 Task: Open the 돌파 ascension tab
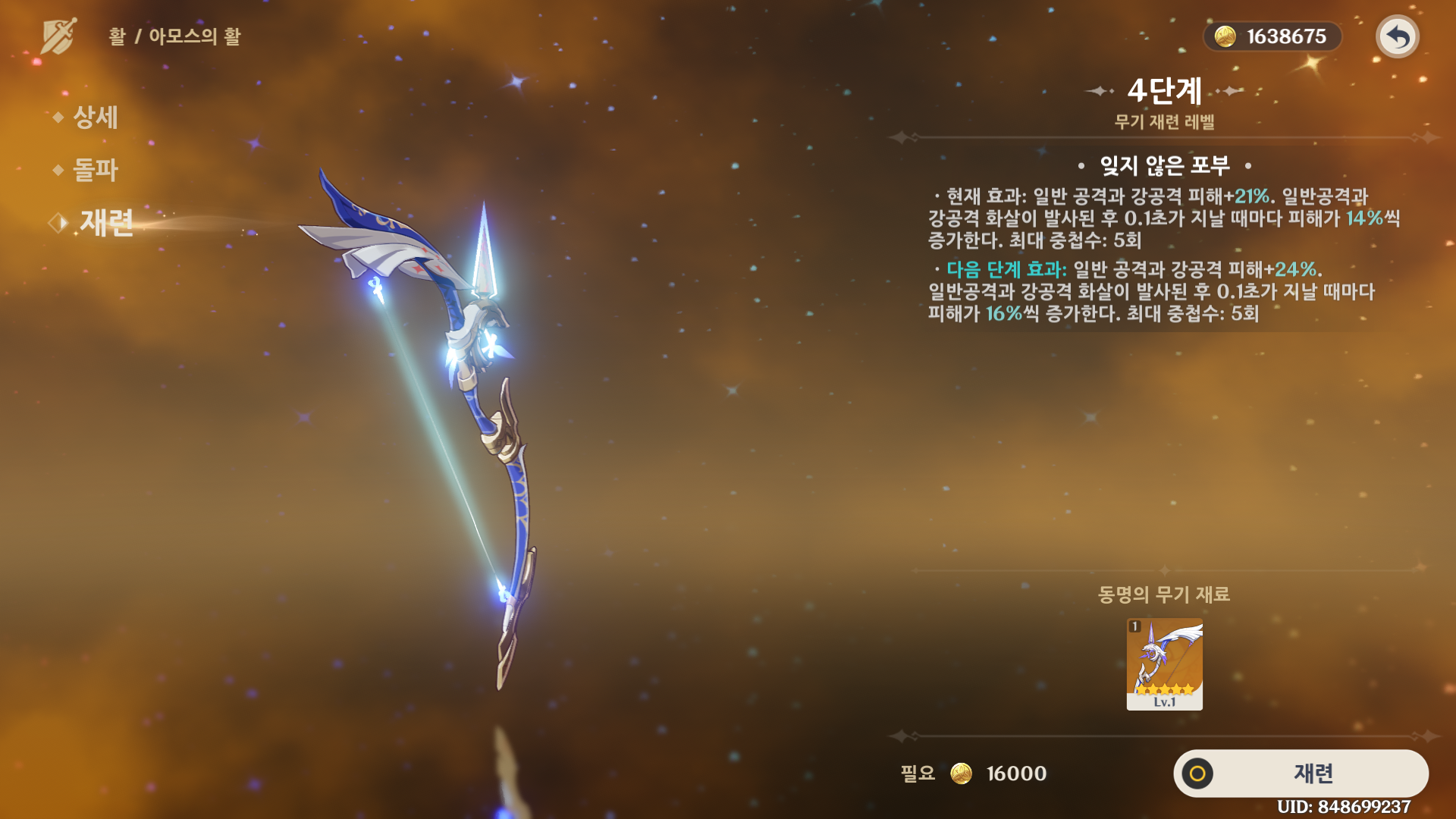(95, 170)
